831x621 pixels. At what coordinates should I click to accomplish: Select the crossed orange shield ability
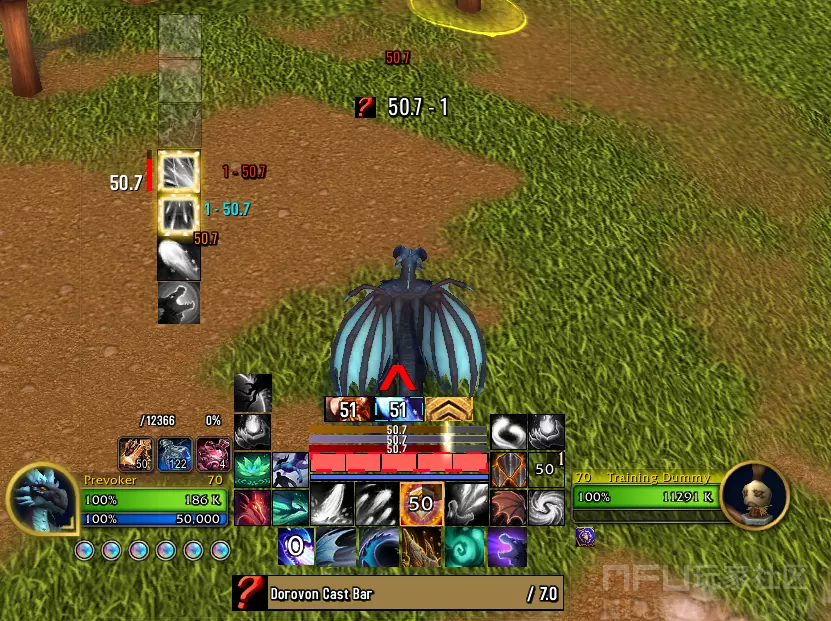(x=508, y=468)
